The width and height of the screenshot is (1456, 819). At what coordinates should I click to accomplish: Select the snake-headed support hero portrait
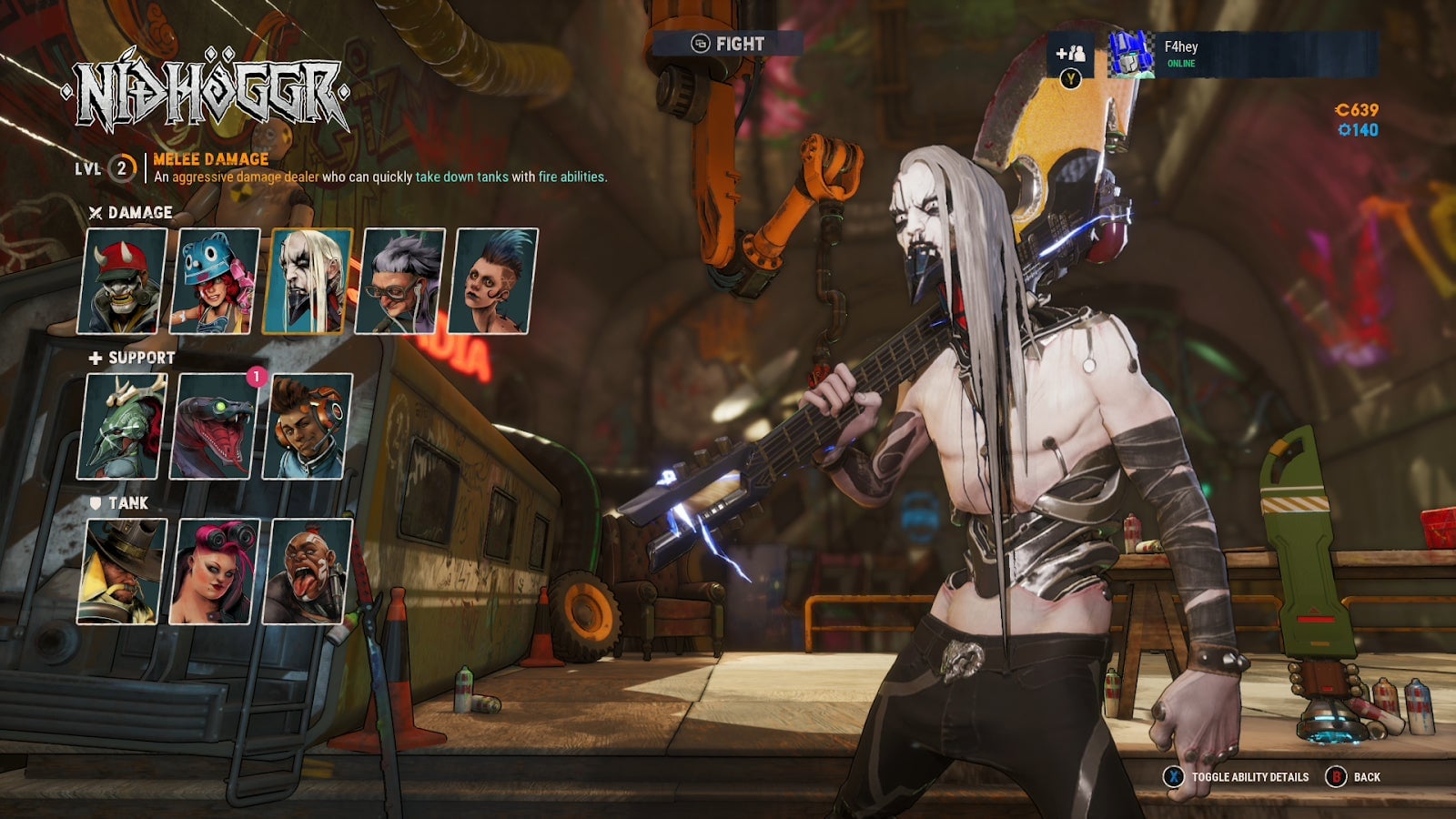(x=216, y=427)
